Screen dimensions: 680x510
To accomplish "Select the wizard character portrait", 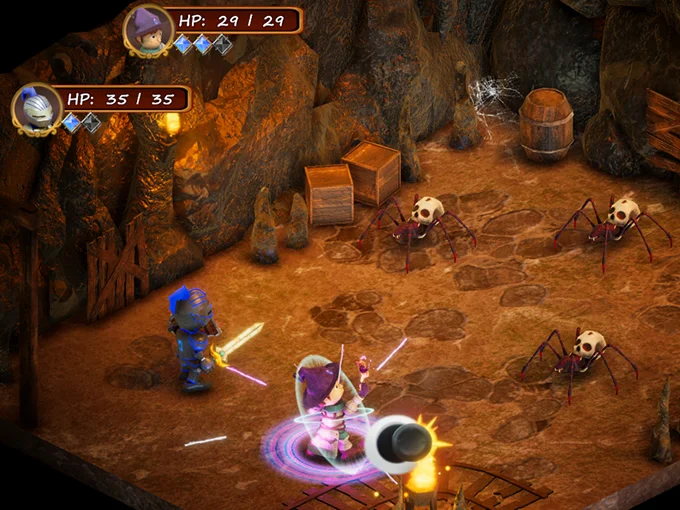I will coord(148,29).
